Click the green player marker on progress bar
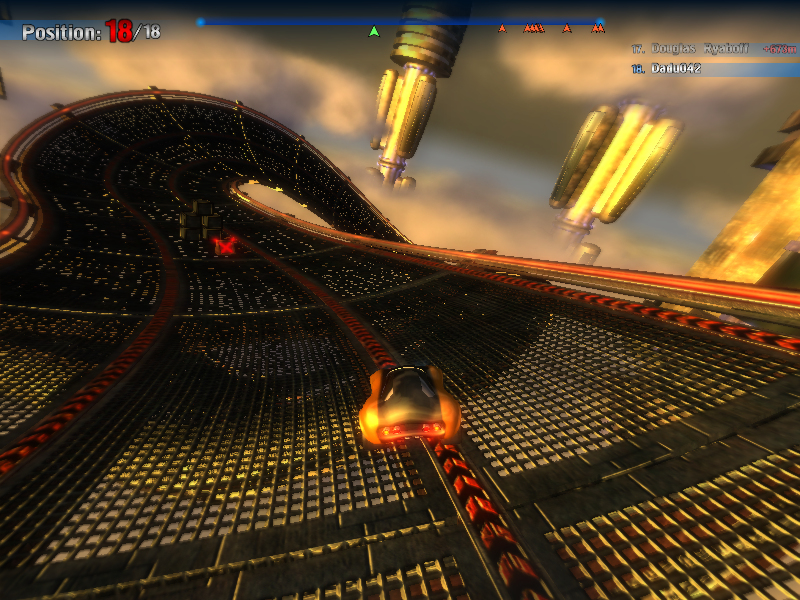Viewport: 800px width, 600px height. point(374,31)
